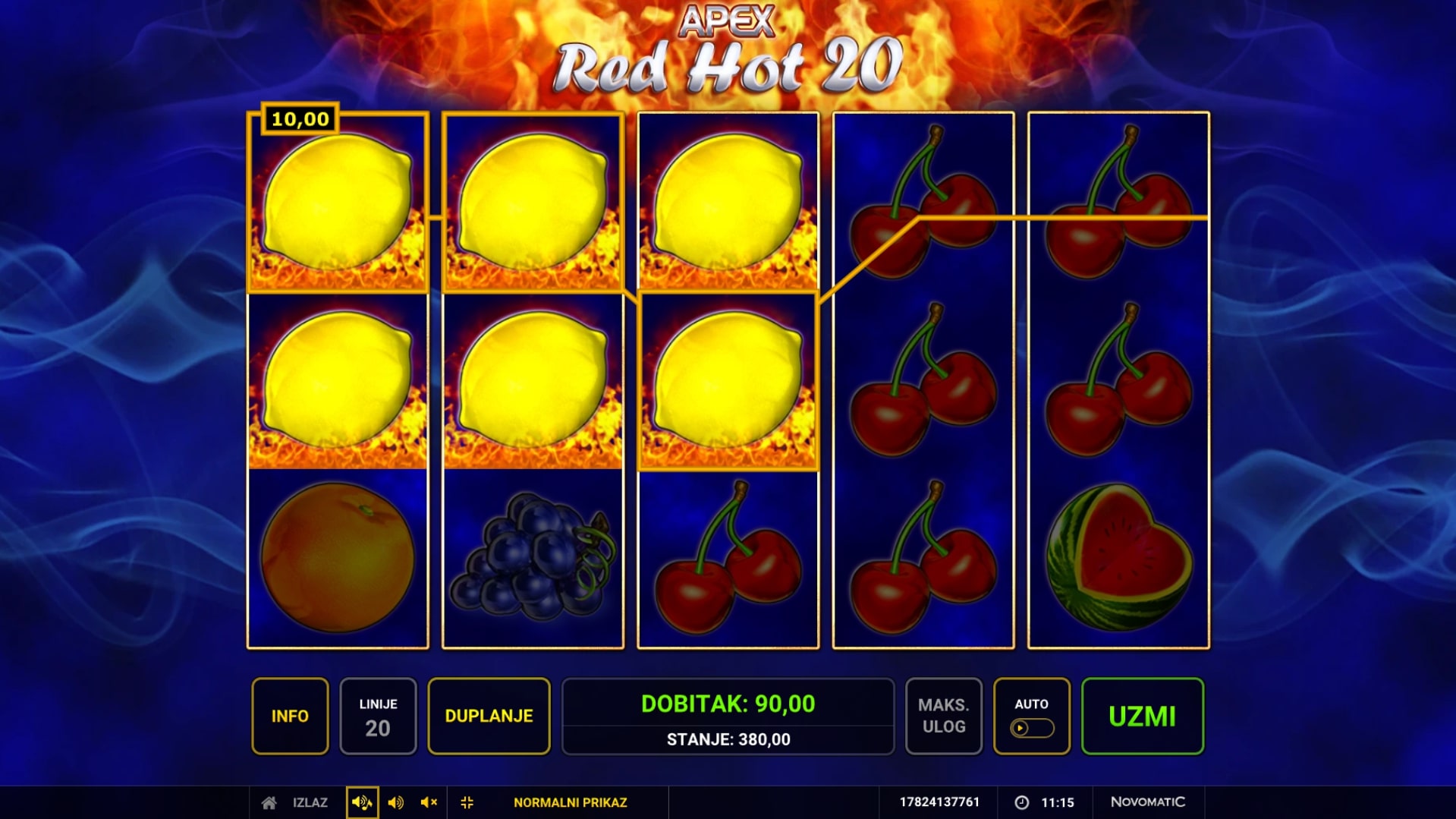Enable sound with music icon
Image resolution: width=1456 pixels, height=819 pixels.
[362, 802]
